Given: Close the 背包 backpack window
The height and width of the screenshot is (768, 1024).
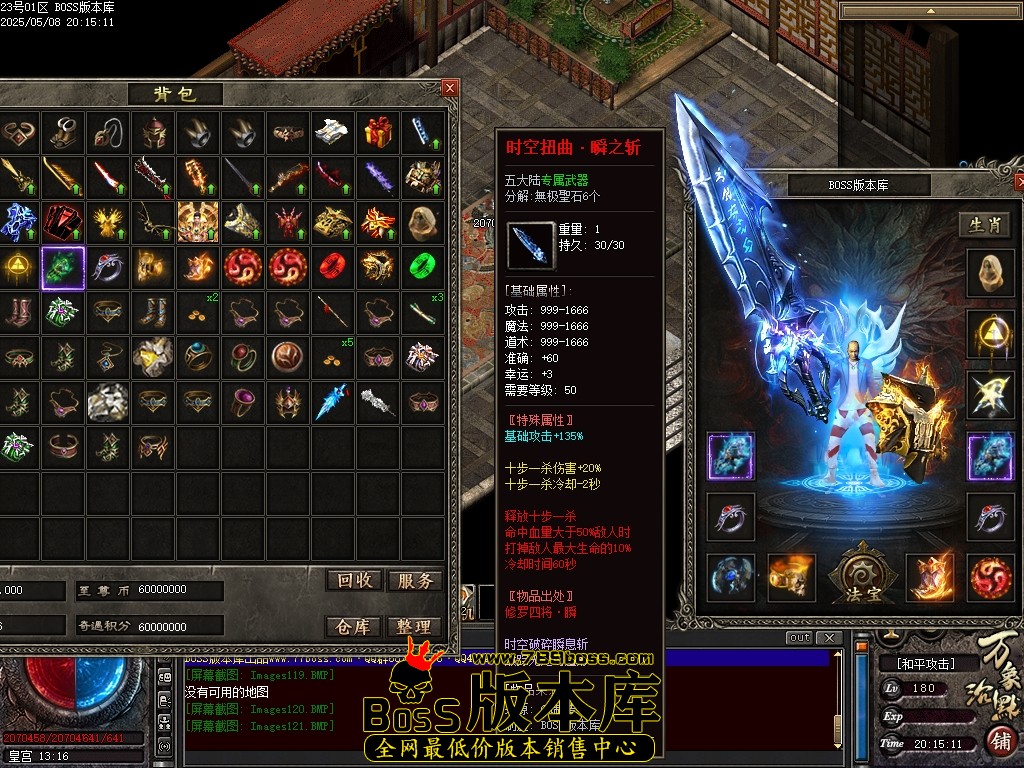Looking at the screenshot, I should pos(450,88).
